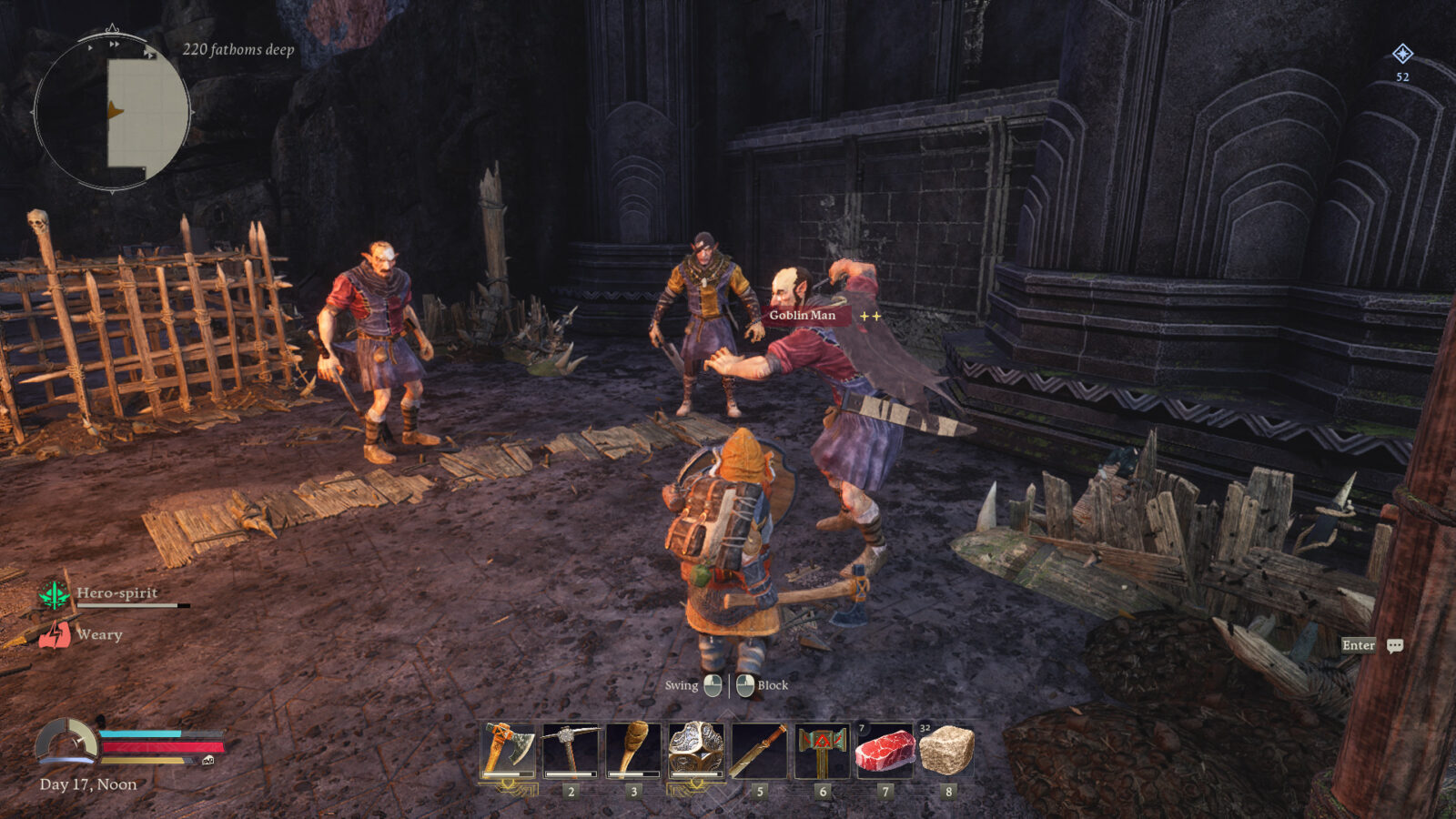Image resolution: width=1456 pixels, height=819 pixels.
Task: Click the Enter key chat prompt
Action: coord(1357,645)
